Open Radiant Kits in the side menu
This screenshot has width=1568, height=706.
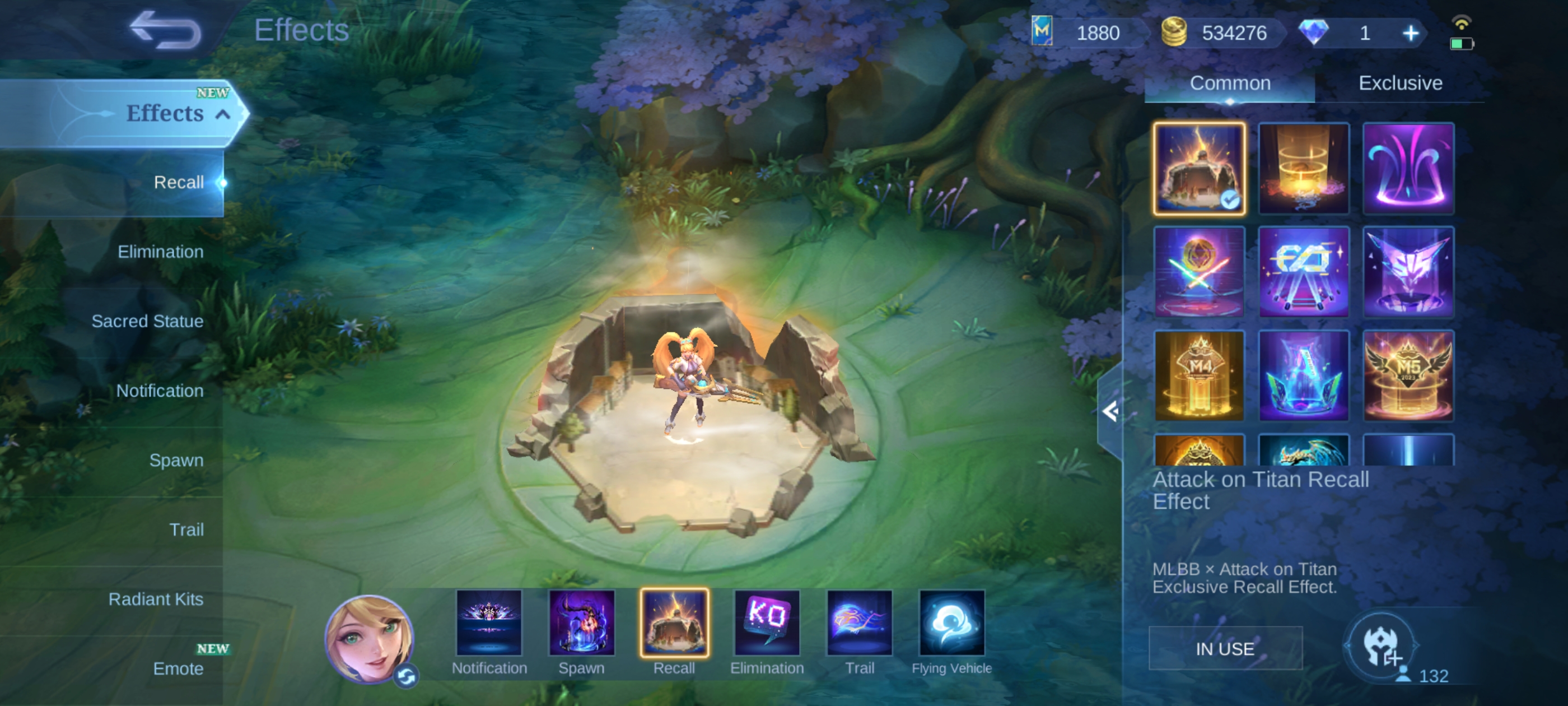156,599
